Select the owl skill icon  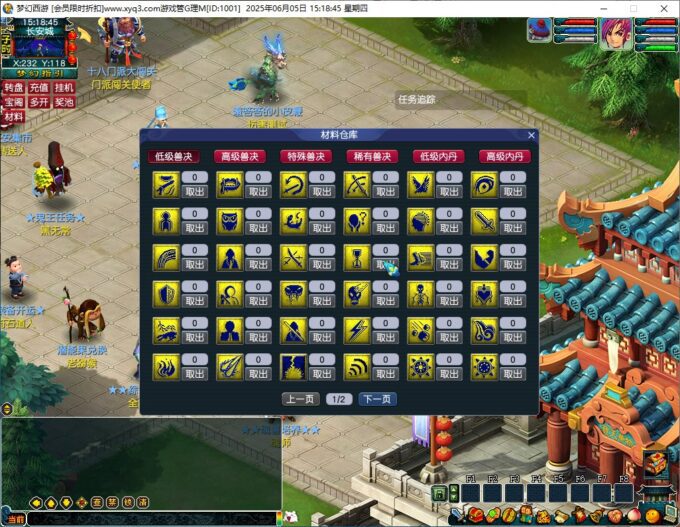click(229, 221)
